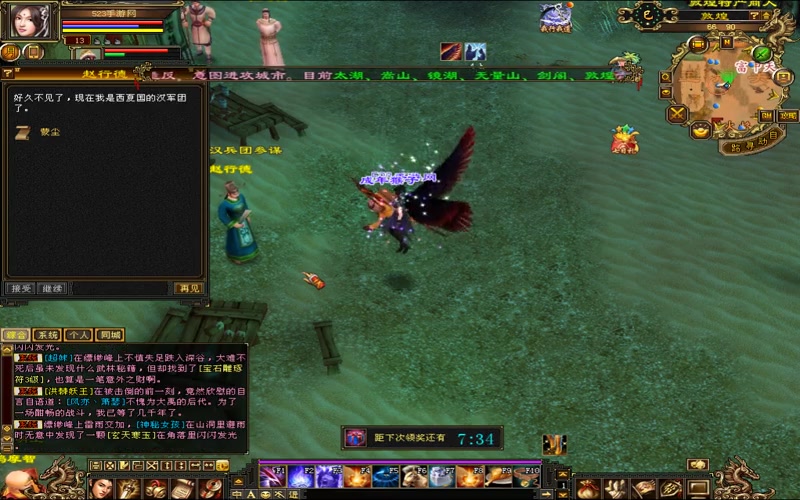Open the 七日礼 gift bag icon
The width and height of the screenshot is (800, 500).
[x=626, y=142]
